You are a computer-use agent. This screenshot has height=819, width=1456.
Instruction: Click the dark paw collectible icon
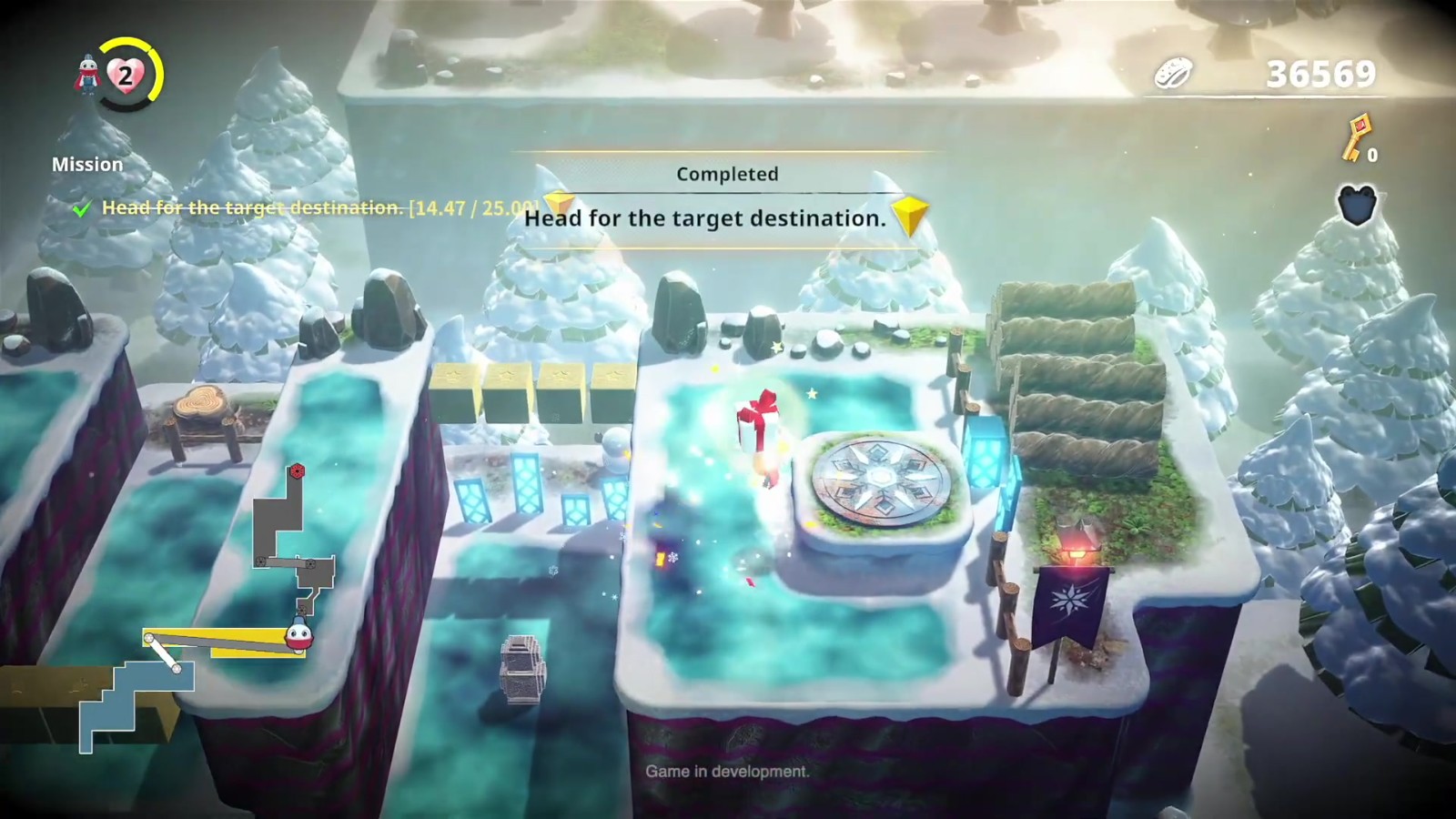1357,206
